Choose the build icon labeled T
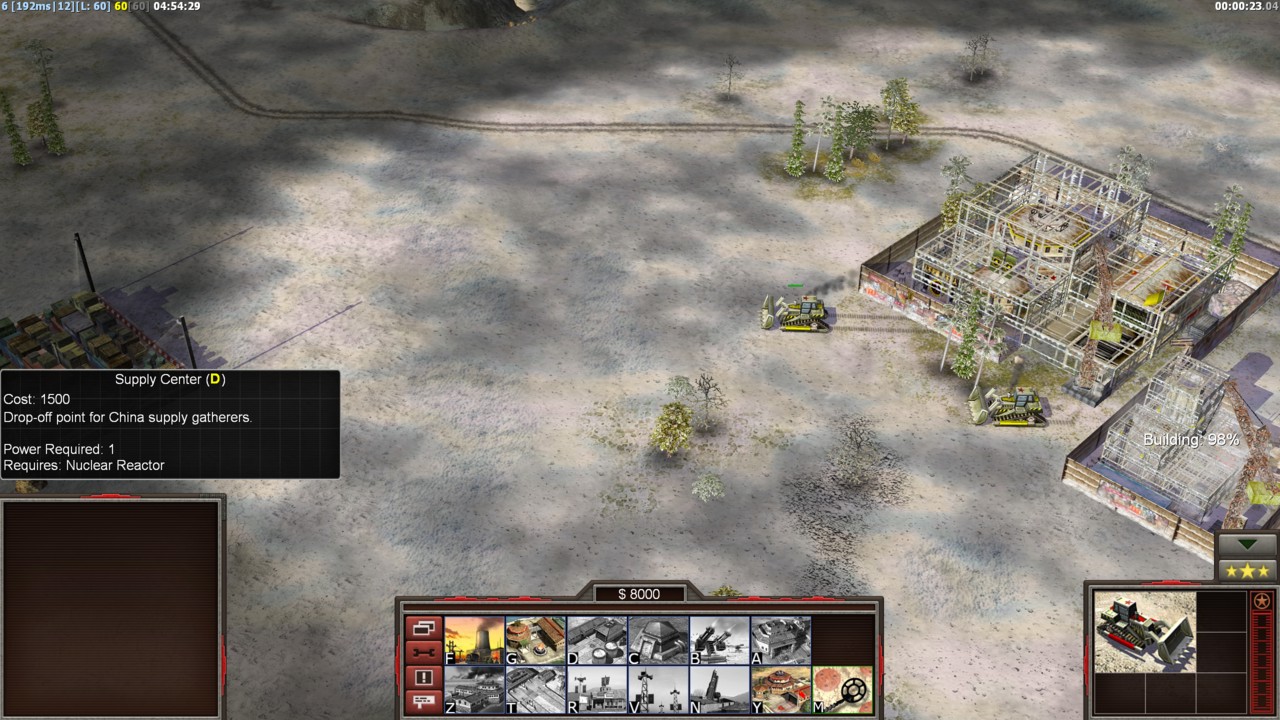Viewport: 1280px width, 720px height. 535,690
